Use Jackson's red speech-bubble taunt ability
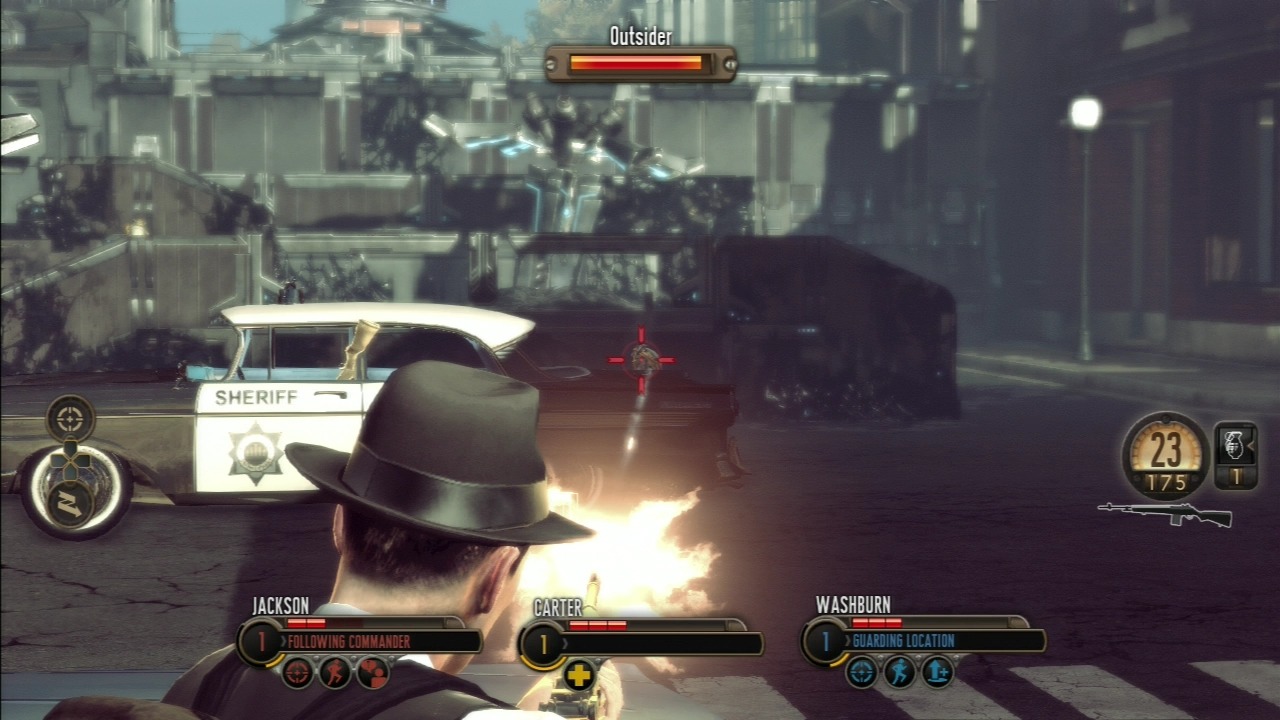 tap(372, 672)
